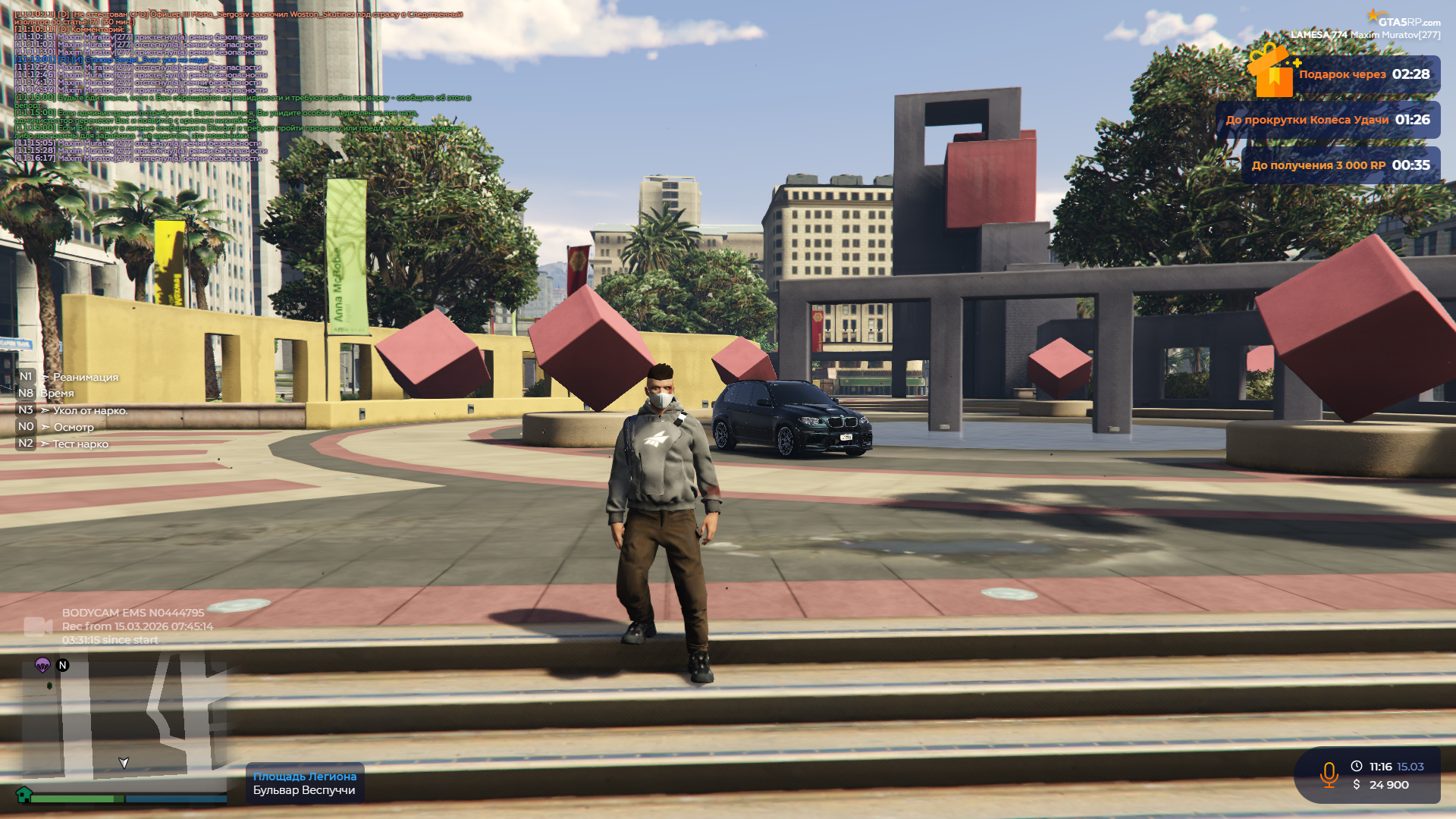Click the green house icon below the minimap
1456x819 pixels.
24,794
